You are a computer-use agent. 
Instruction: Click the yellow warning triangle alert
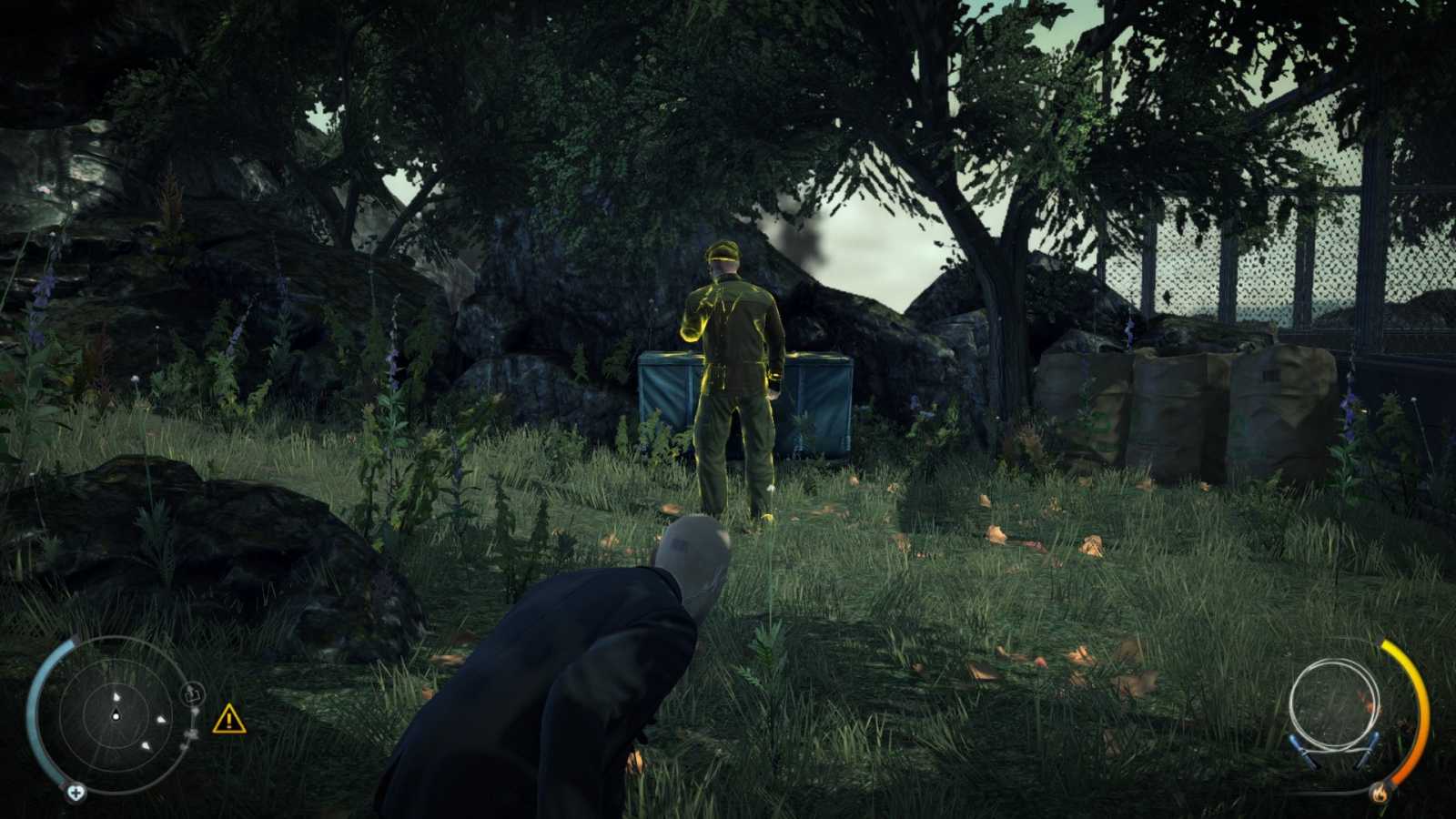coord(229,719)
